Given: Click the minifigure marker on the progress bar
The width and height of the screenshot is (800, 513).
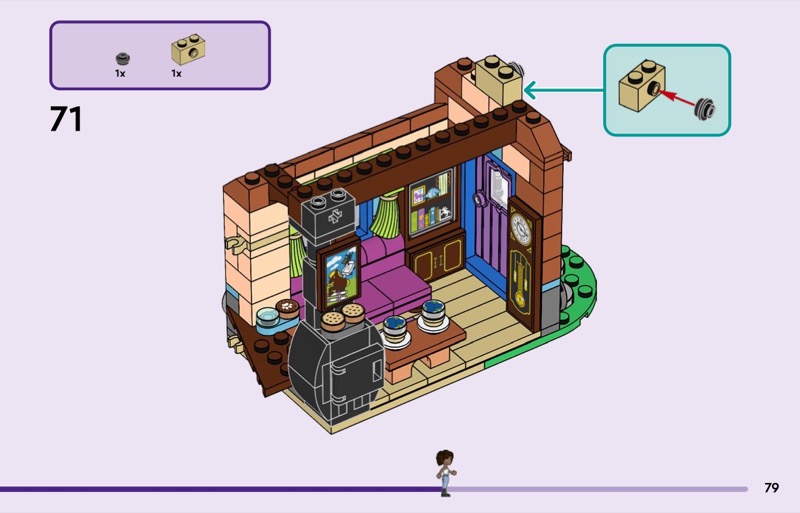Looking at the screenshot, I should 445,473.
